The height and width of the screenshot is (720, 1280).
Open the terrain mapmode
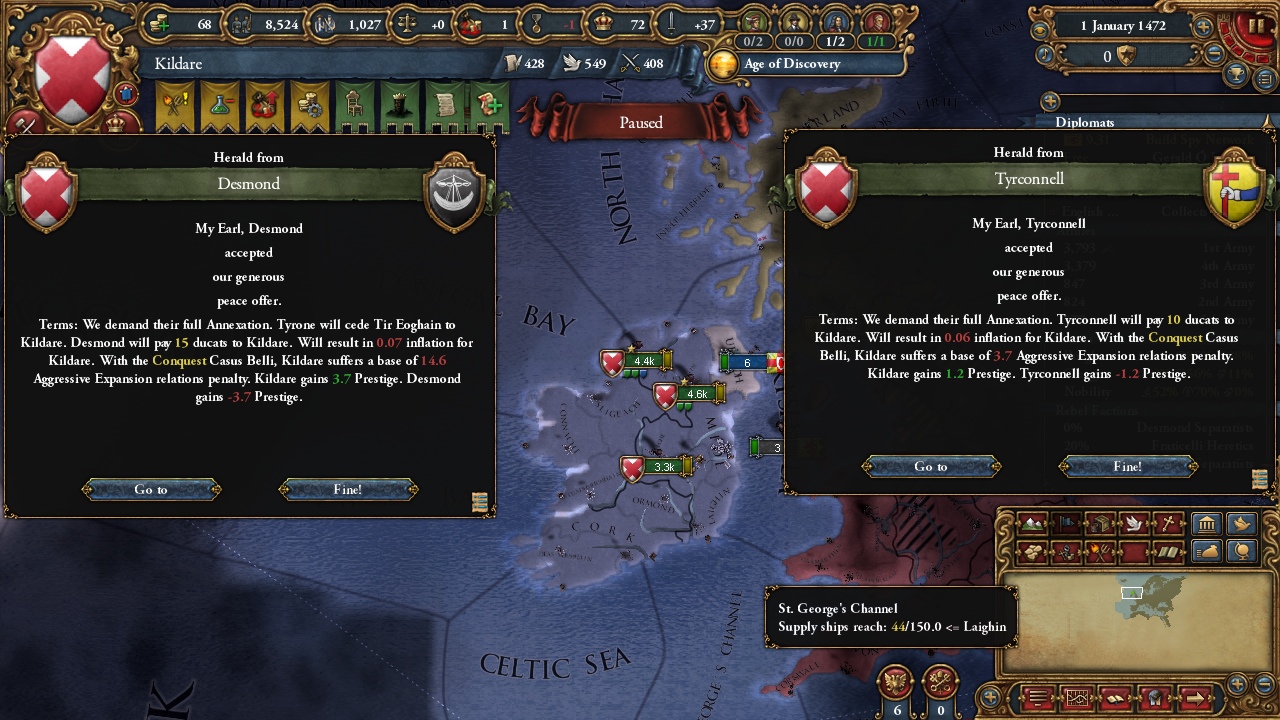1030,523
